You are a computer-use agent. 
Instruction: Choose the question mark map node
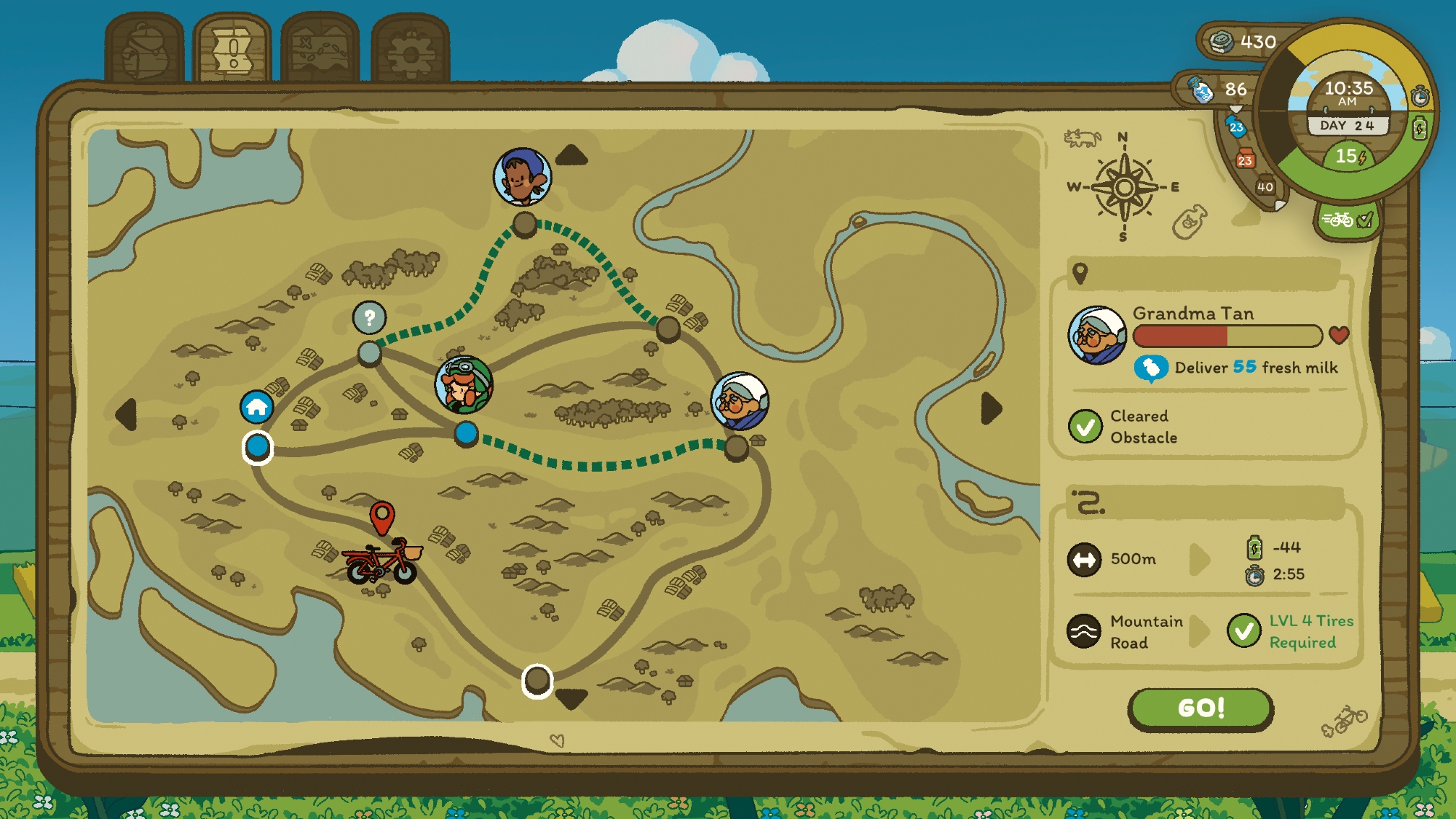point(369,317)
